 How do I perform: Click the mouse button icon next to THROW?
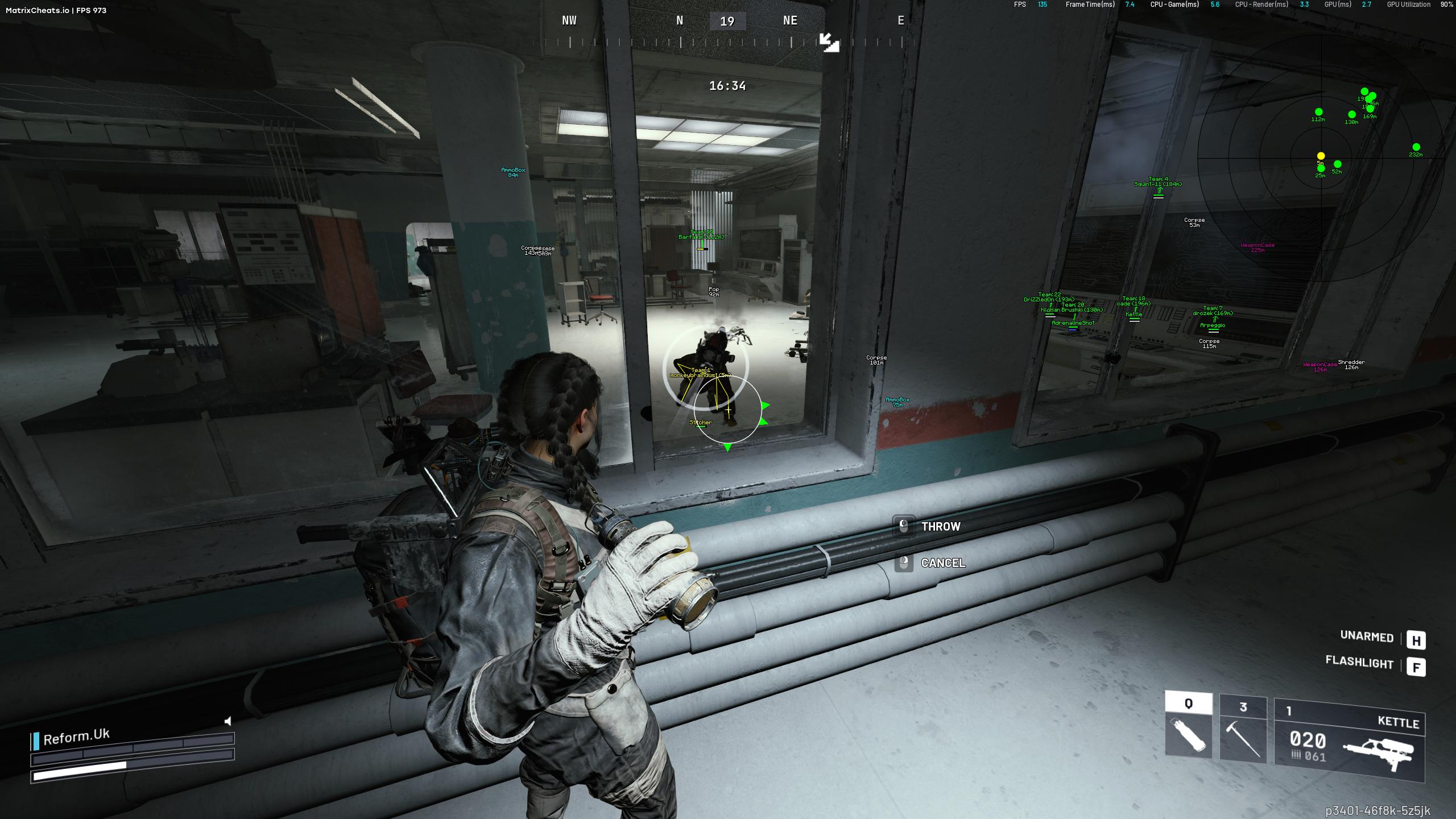[x=903, y=526]
